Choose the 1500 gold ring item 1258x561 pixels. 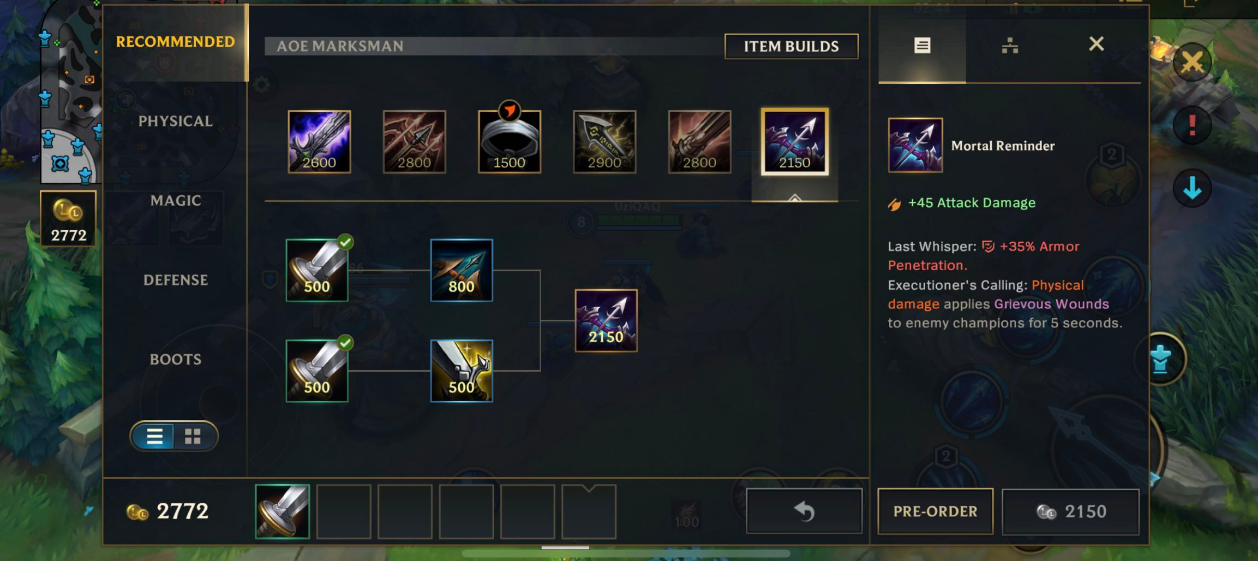(509, 142)
